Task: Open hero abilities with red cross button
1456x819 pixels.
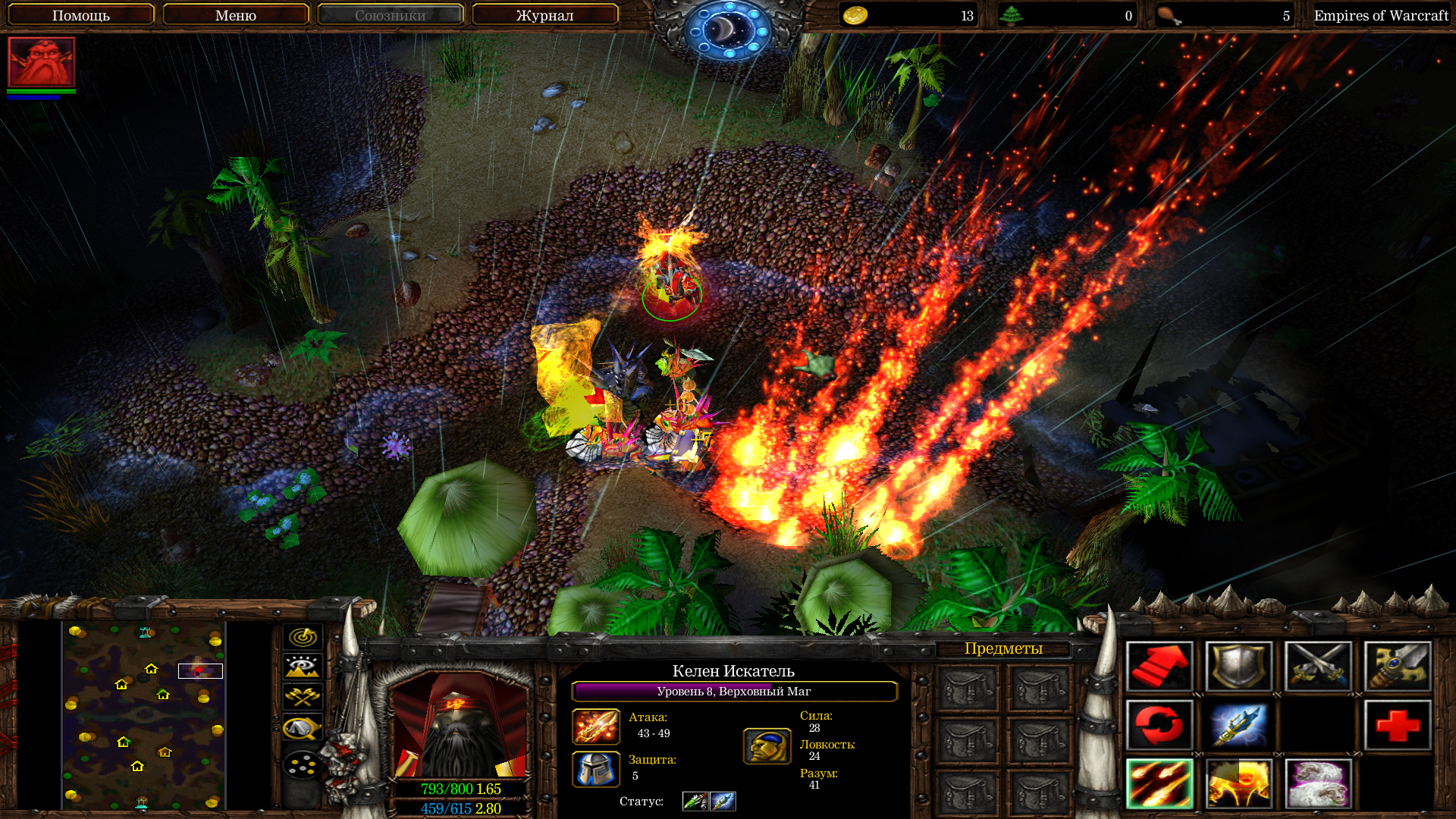Action: pyautogui.click(x=1398, y=725)
